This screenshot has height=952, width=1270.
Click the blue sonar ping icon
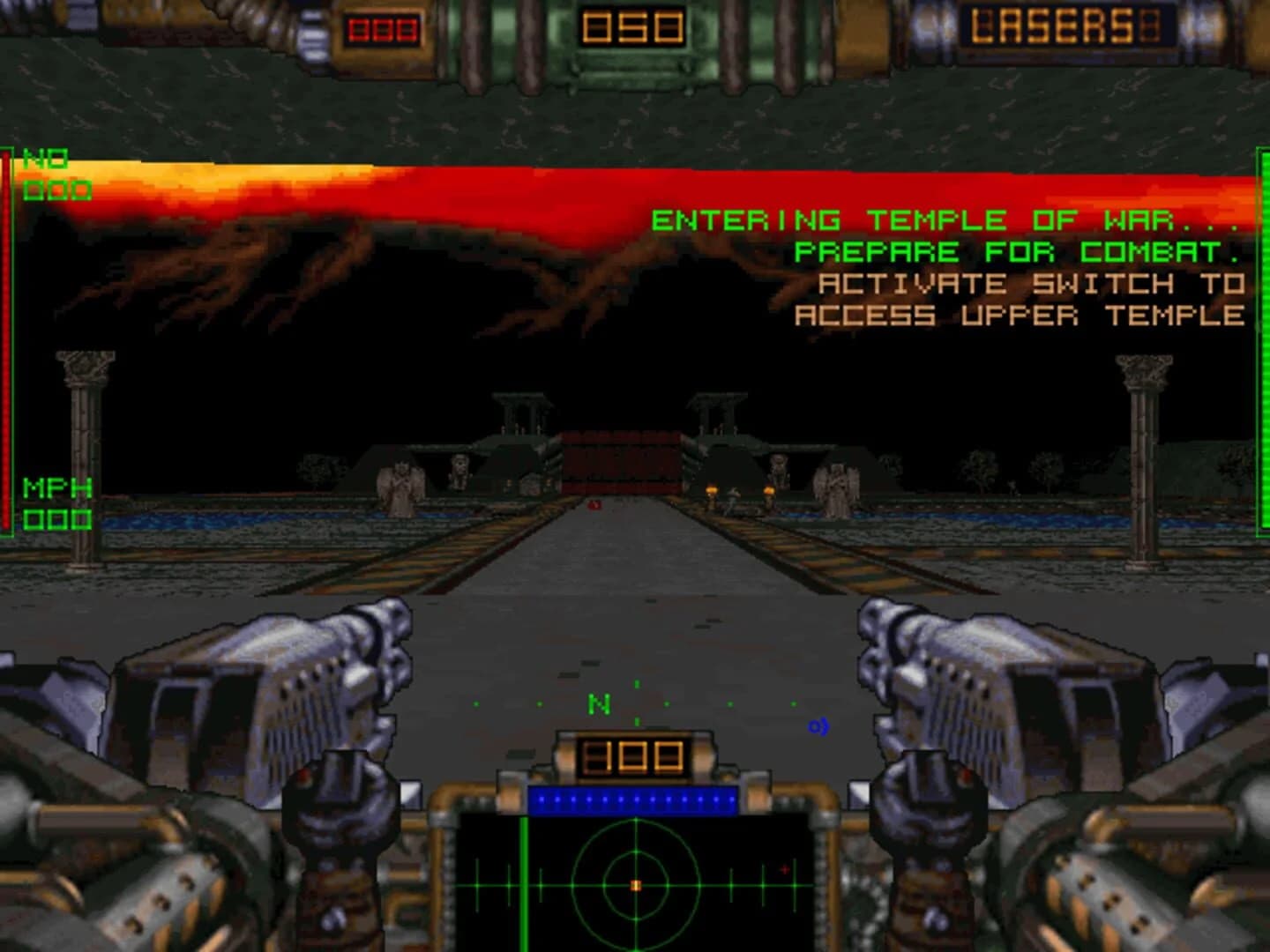(818, 727)
